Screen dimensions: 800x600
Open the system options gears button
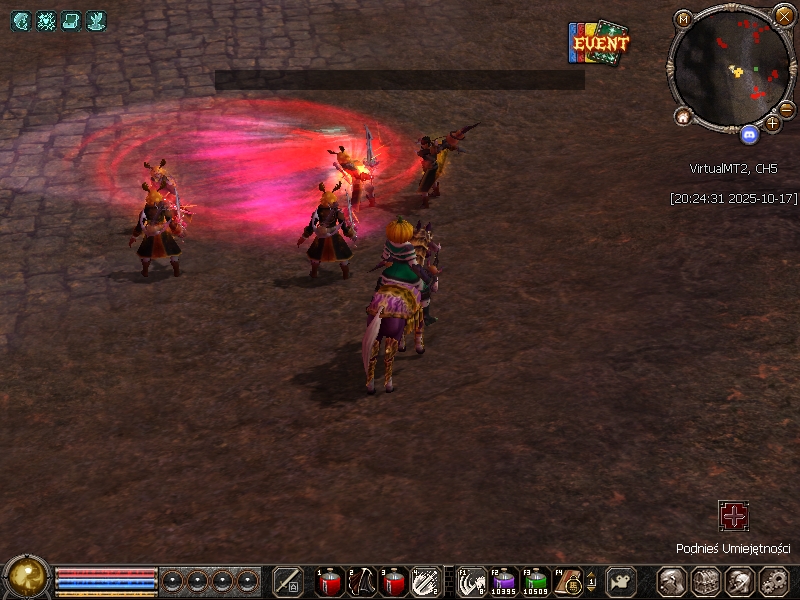773,581
